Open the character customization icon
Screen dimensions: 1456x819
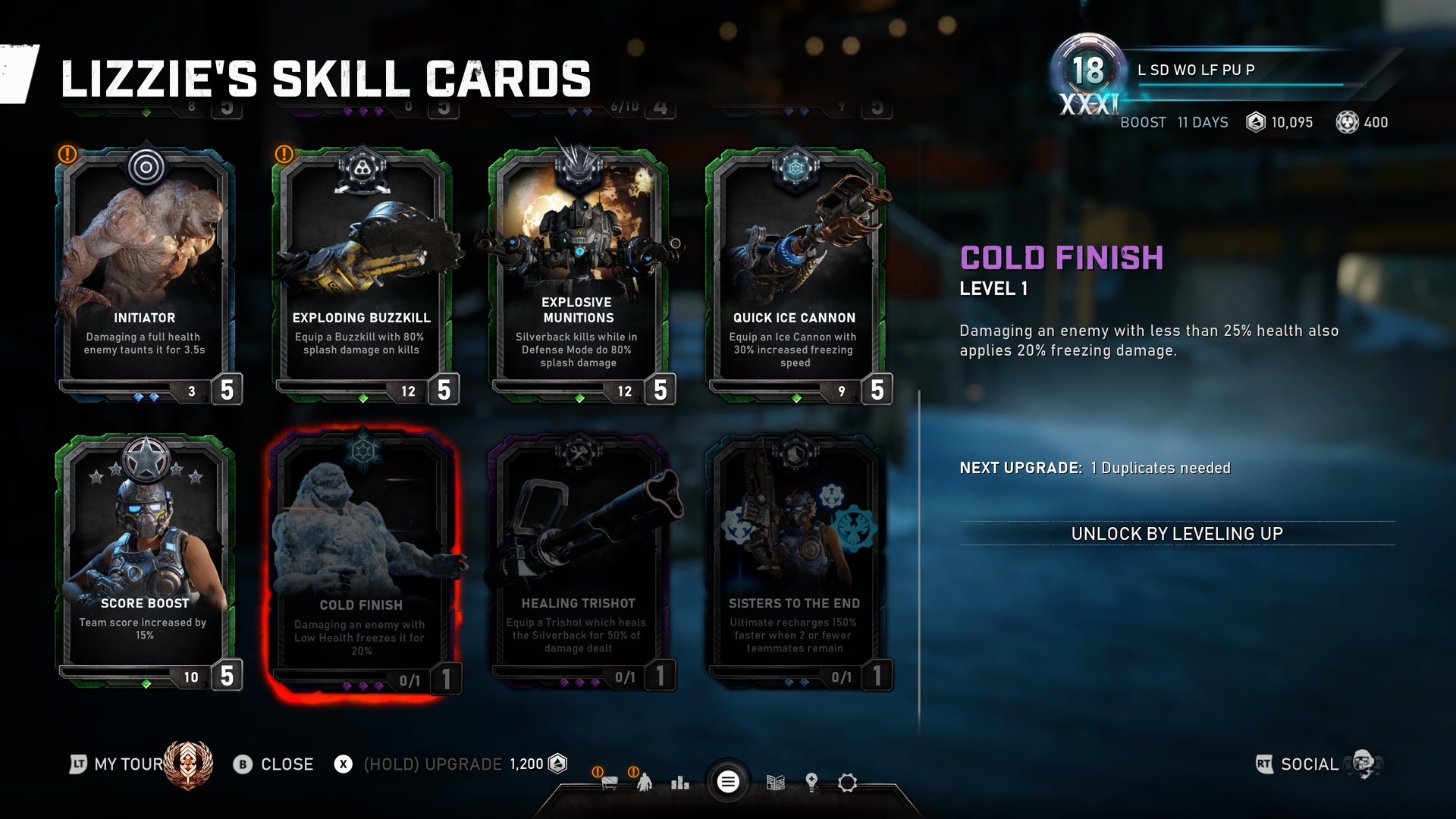pos(645,782)
